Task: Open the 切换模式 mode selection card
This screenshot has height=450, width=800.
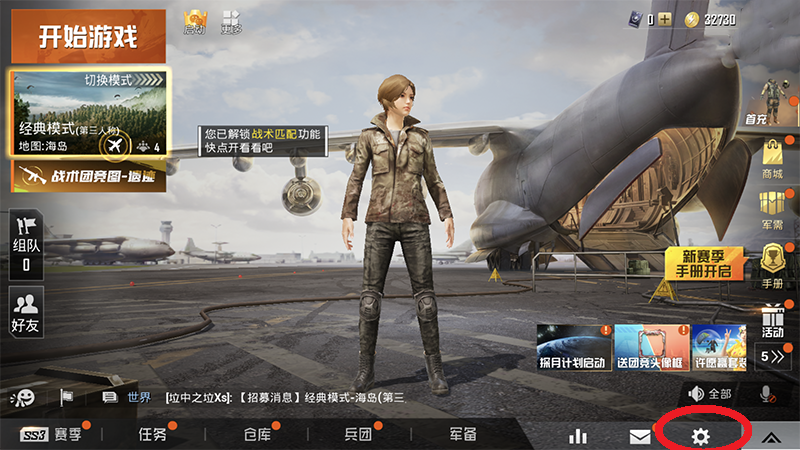Action: [90, 112]
